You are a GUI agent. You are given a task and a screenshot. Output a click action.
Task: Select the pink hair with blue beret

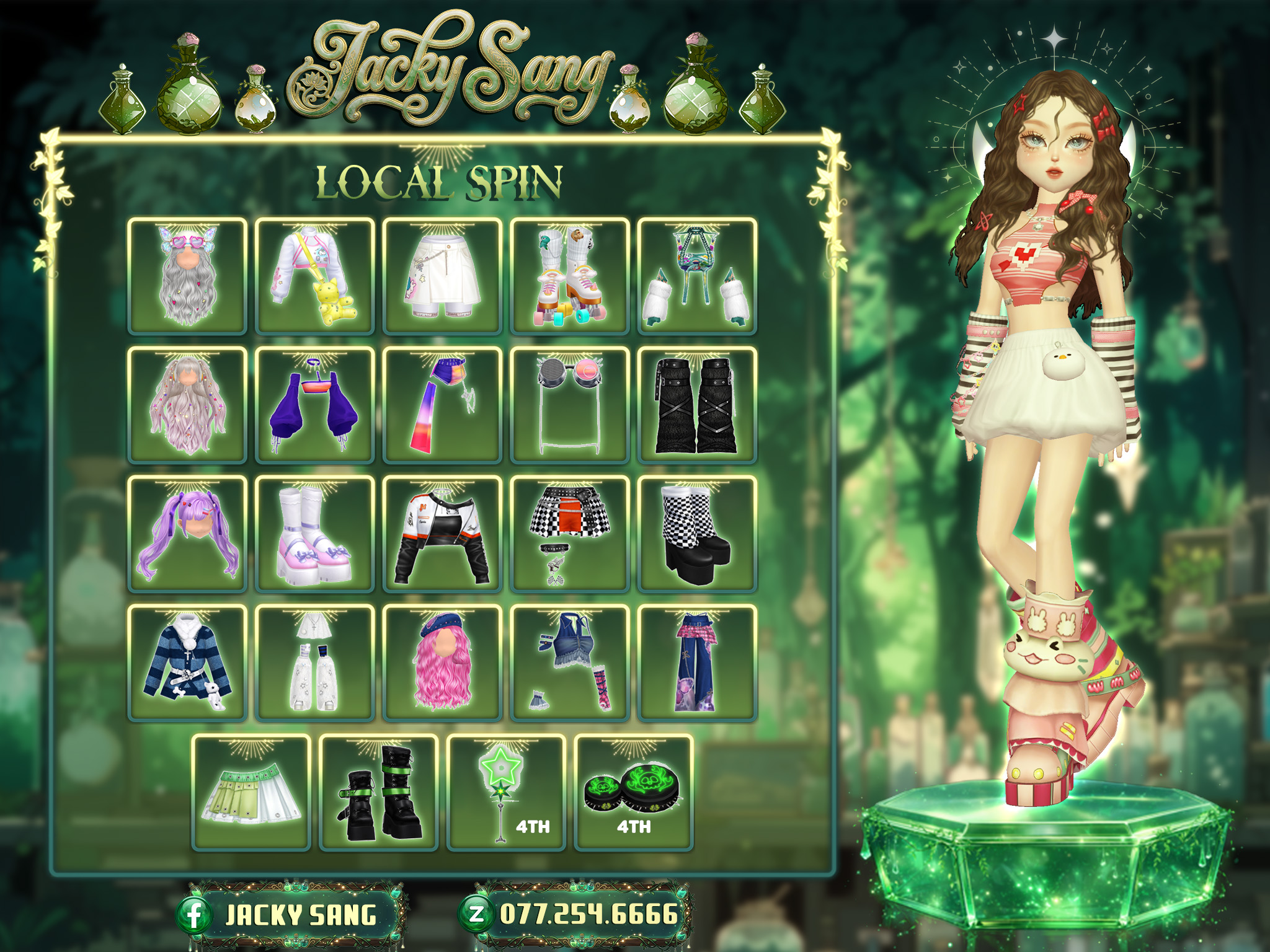[x=443, y=663]
